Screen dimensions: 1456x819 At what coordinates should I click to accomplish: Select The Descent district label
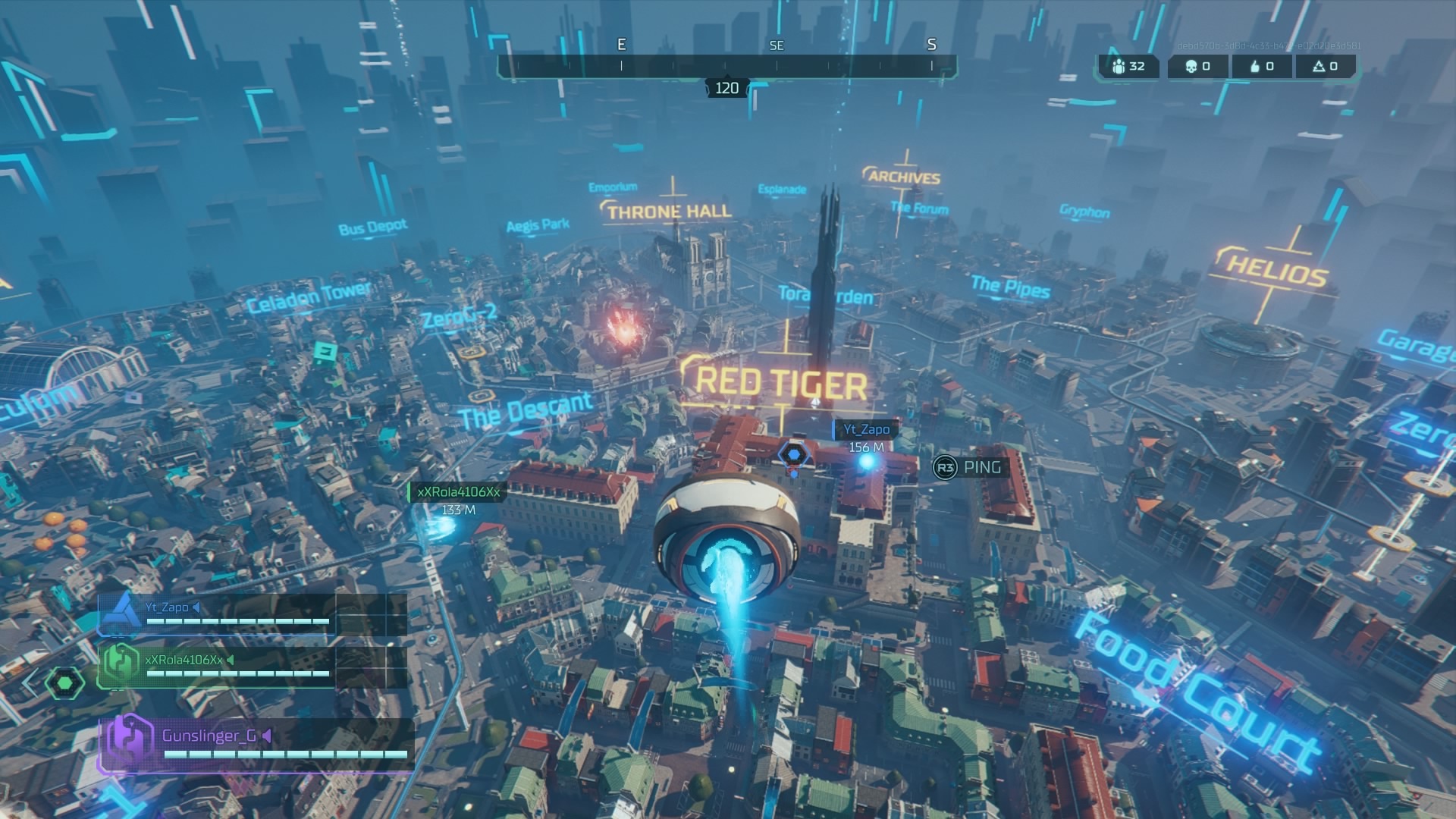coord(526,410)
